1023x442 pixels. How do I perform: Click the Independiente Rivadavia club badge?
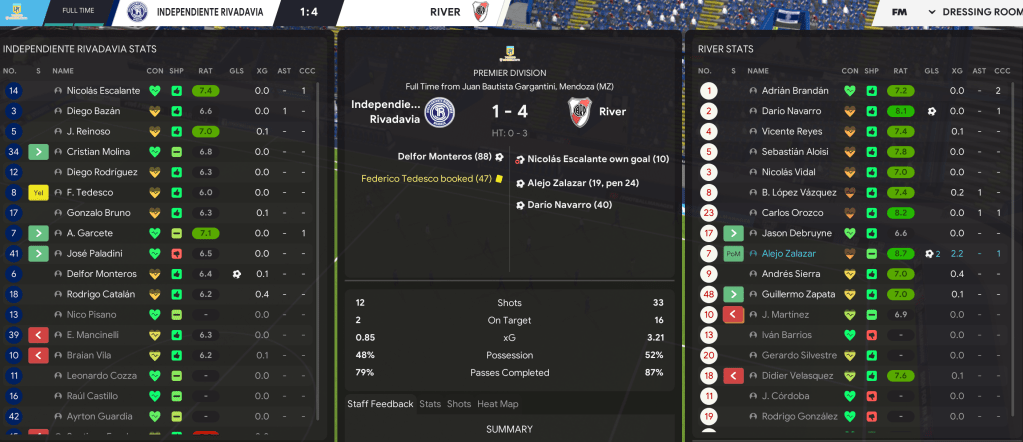pos(439,113)
